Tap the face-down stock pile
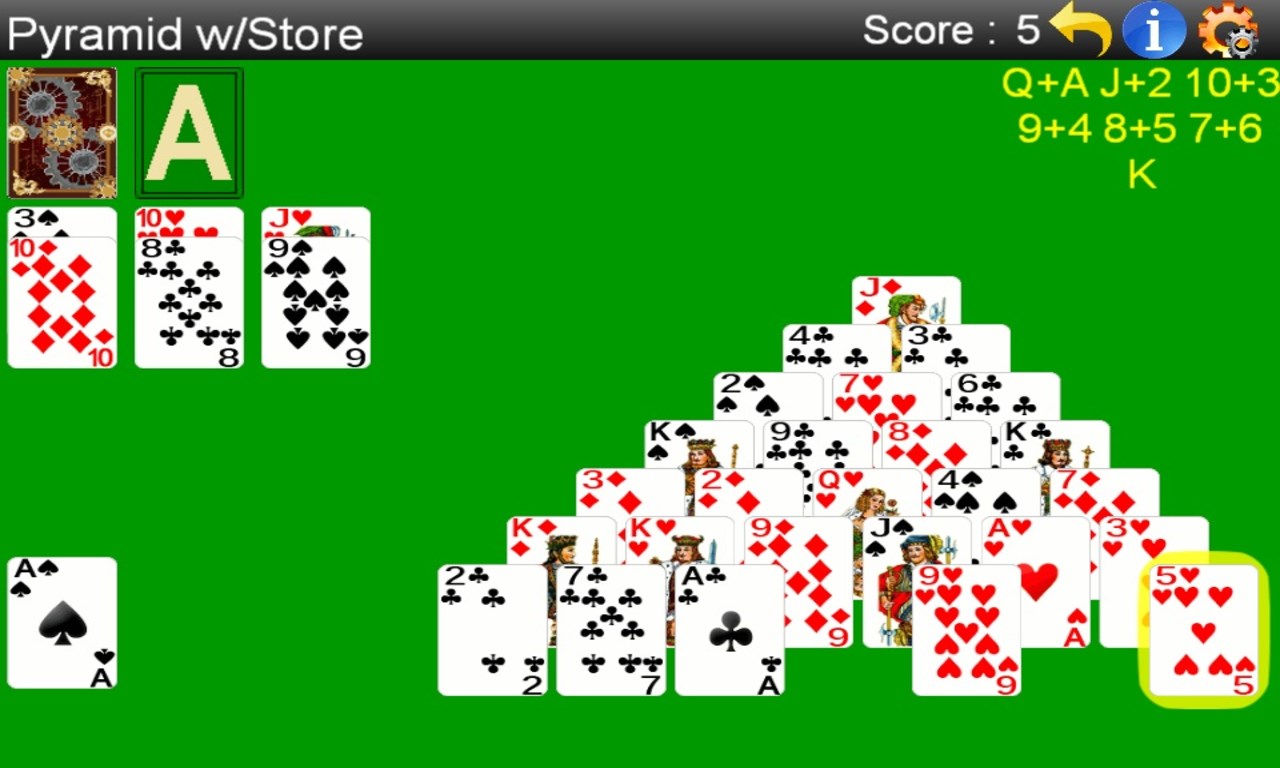The width and height of the screenshot is (1280, 768). (x=62, y=132)
